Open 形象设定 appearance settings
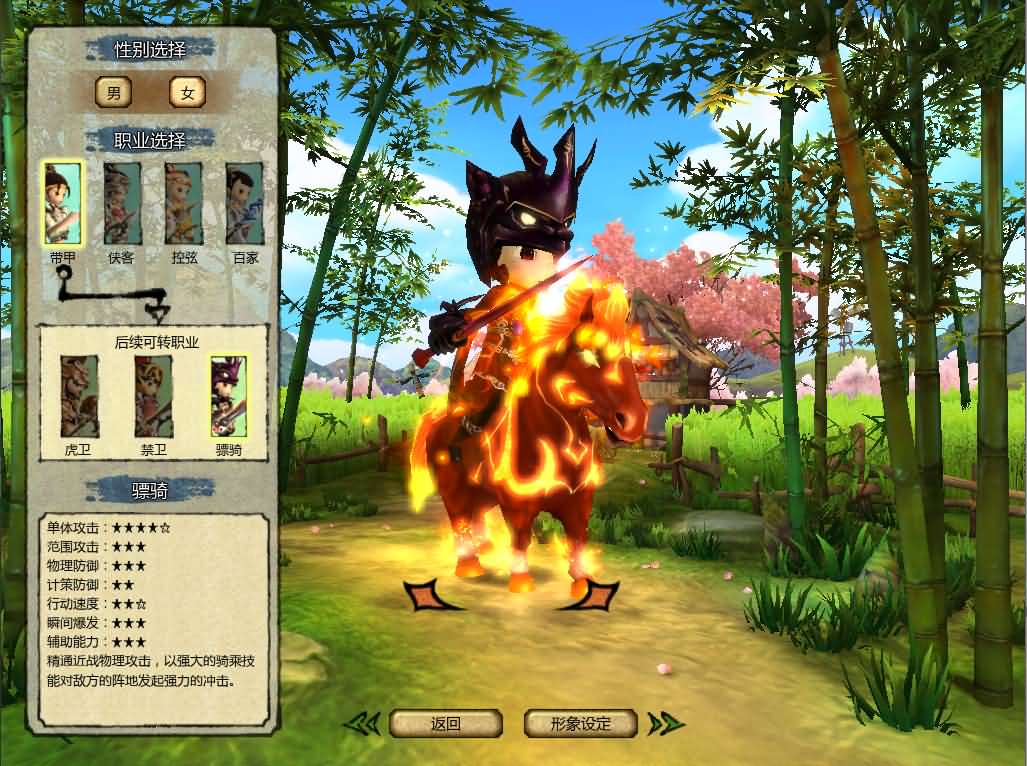This screenshot has height=766, width=1027. tap(581, 723)
